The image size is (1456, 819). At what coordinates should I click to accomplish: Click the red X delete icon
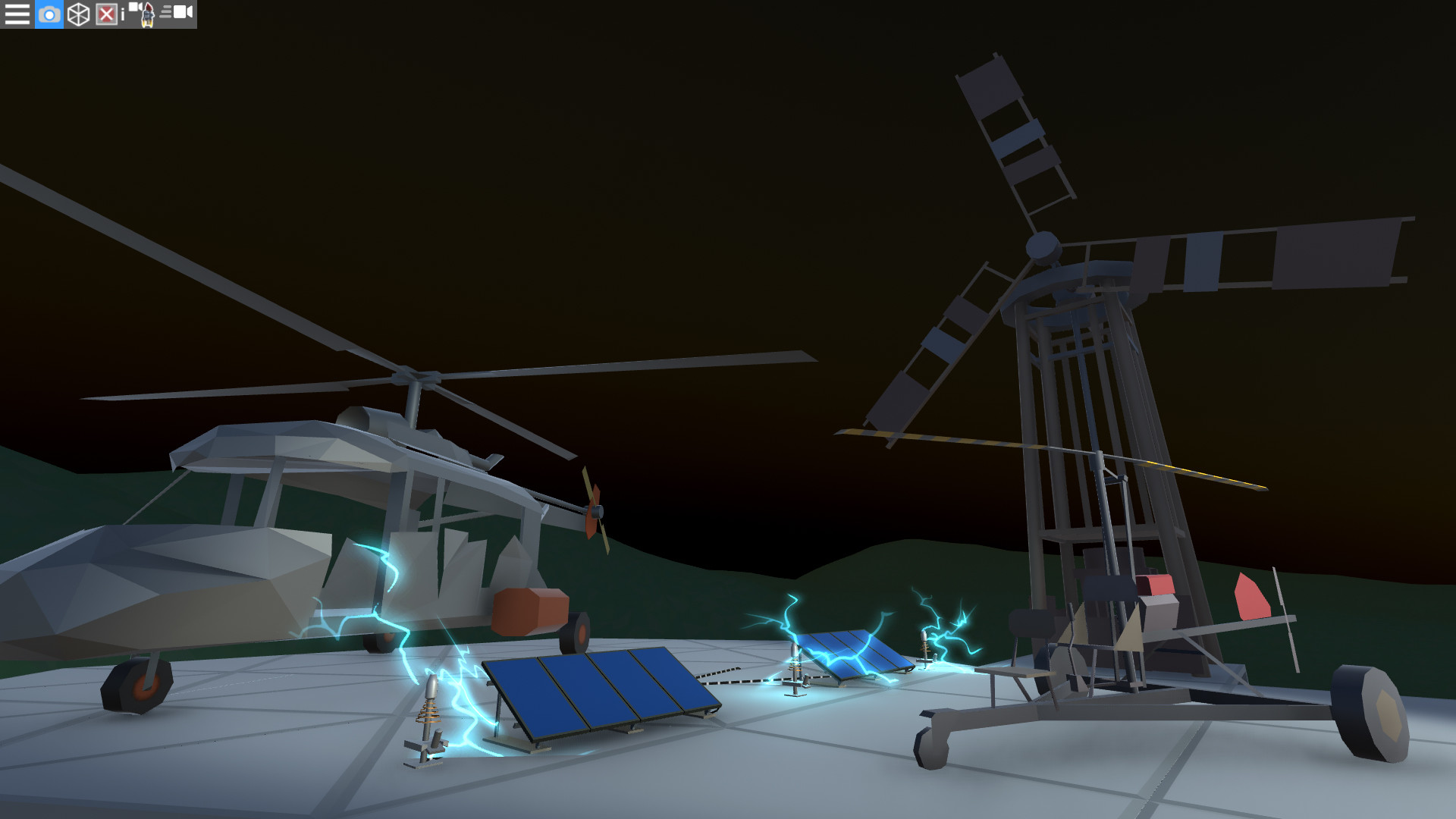pos(106,14)
